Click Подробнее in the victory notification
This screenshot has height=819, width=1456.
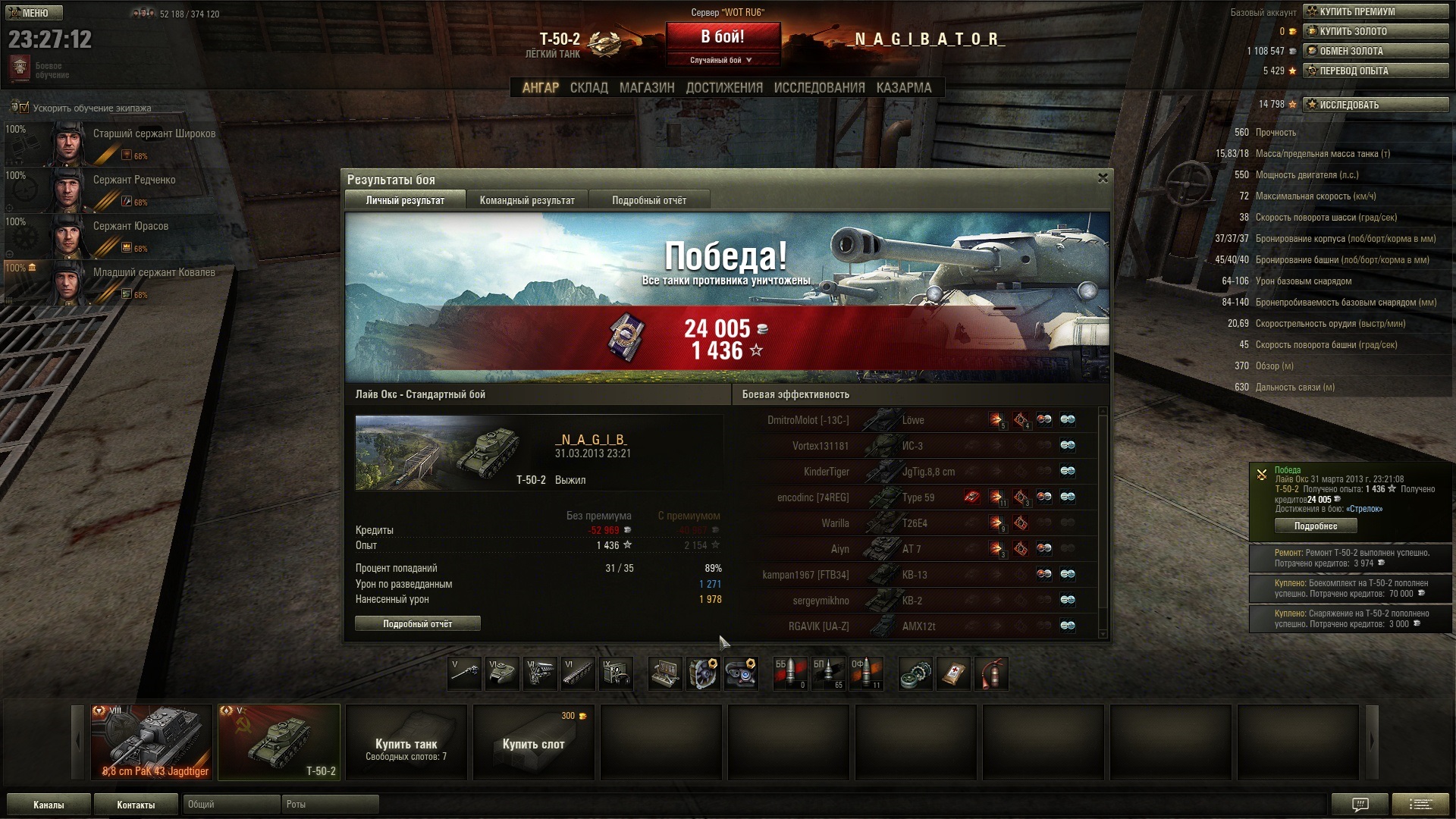(1315, 526)
